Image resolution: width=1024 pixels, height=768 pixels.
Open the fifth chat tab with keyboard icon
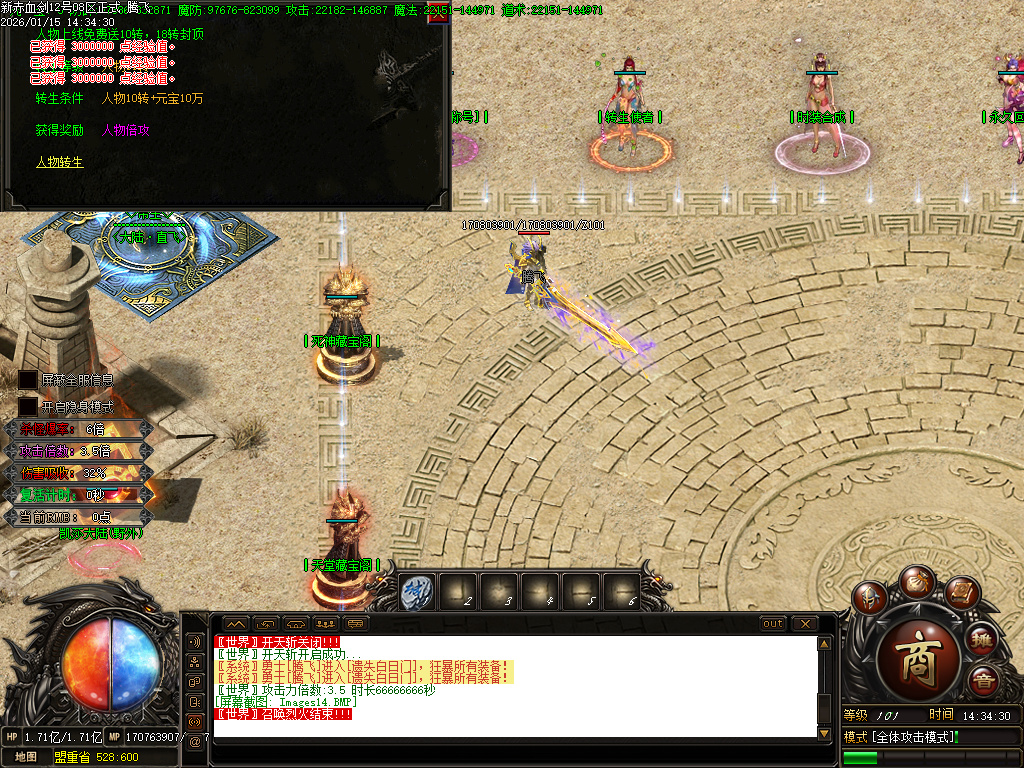[x=355, y=624]
